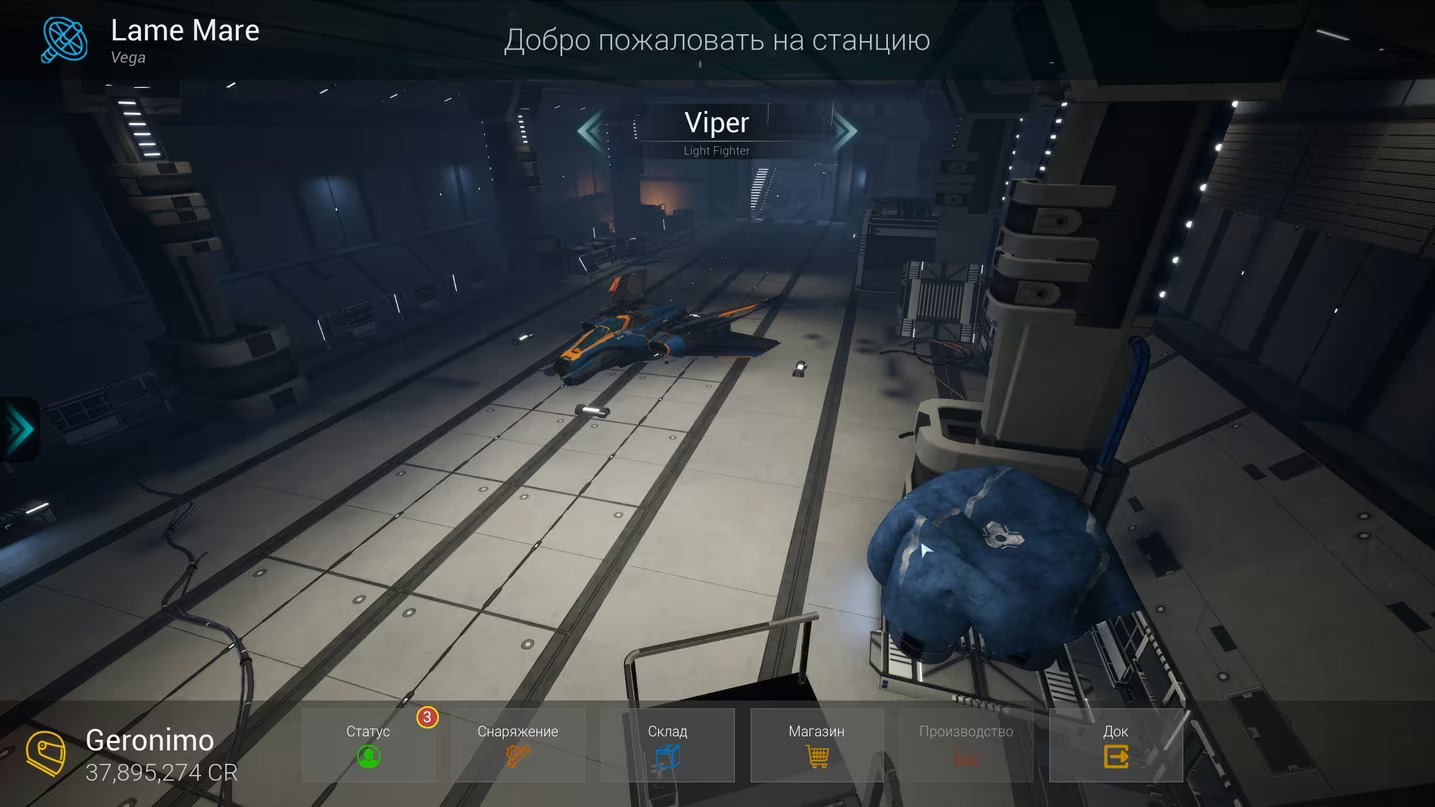Image resolution: width=1435 pixels, height=807 pixels.
Task: Click the red notification badge showing 3
Action: click(x=427, y=717)
